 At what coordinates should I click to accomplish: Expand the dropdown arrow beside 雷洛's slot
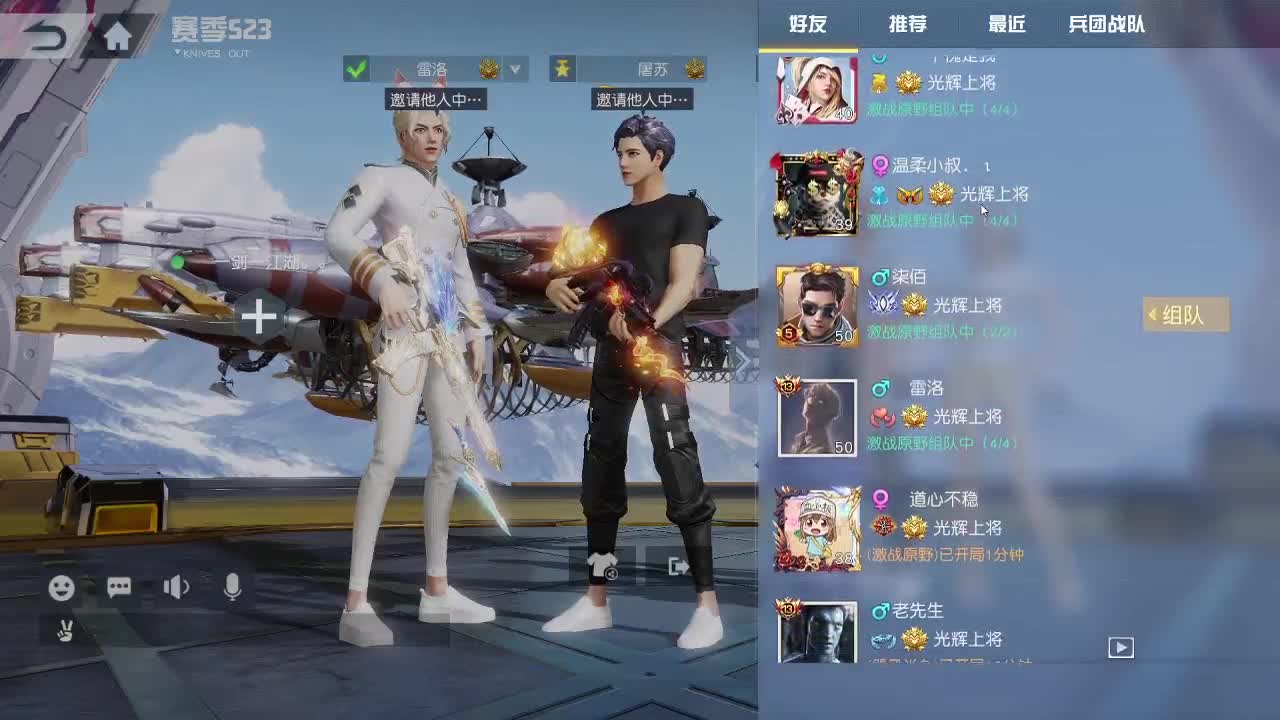pos(515,70)
